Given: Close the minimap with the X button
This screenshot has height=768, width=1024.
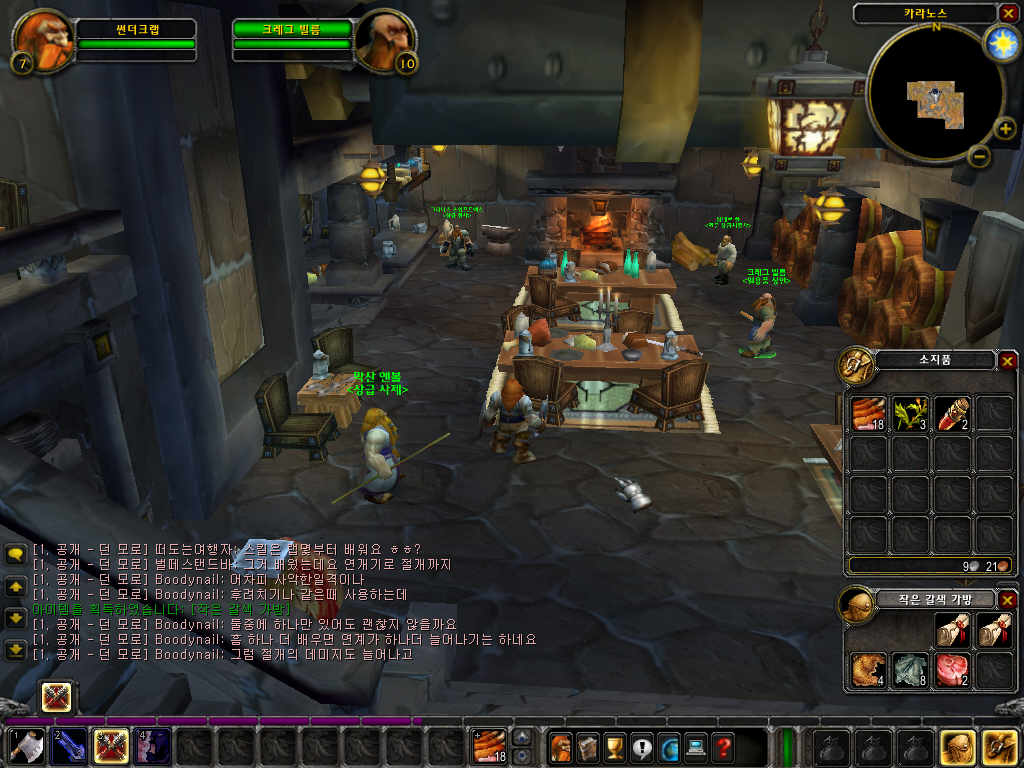Looking at the screenshot, I should point(1007,13).
